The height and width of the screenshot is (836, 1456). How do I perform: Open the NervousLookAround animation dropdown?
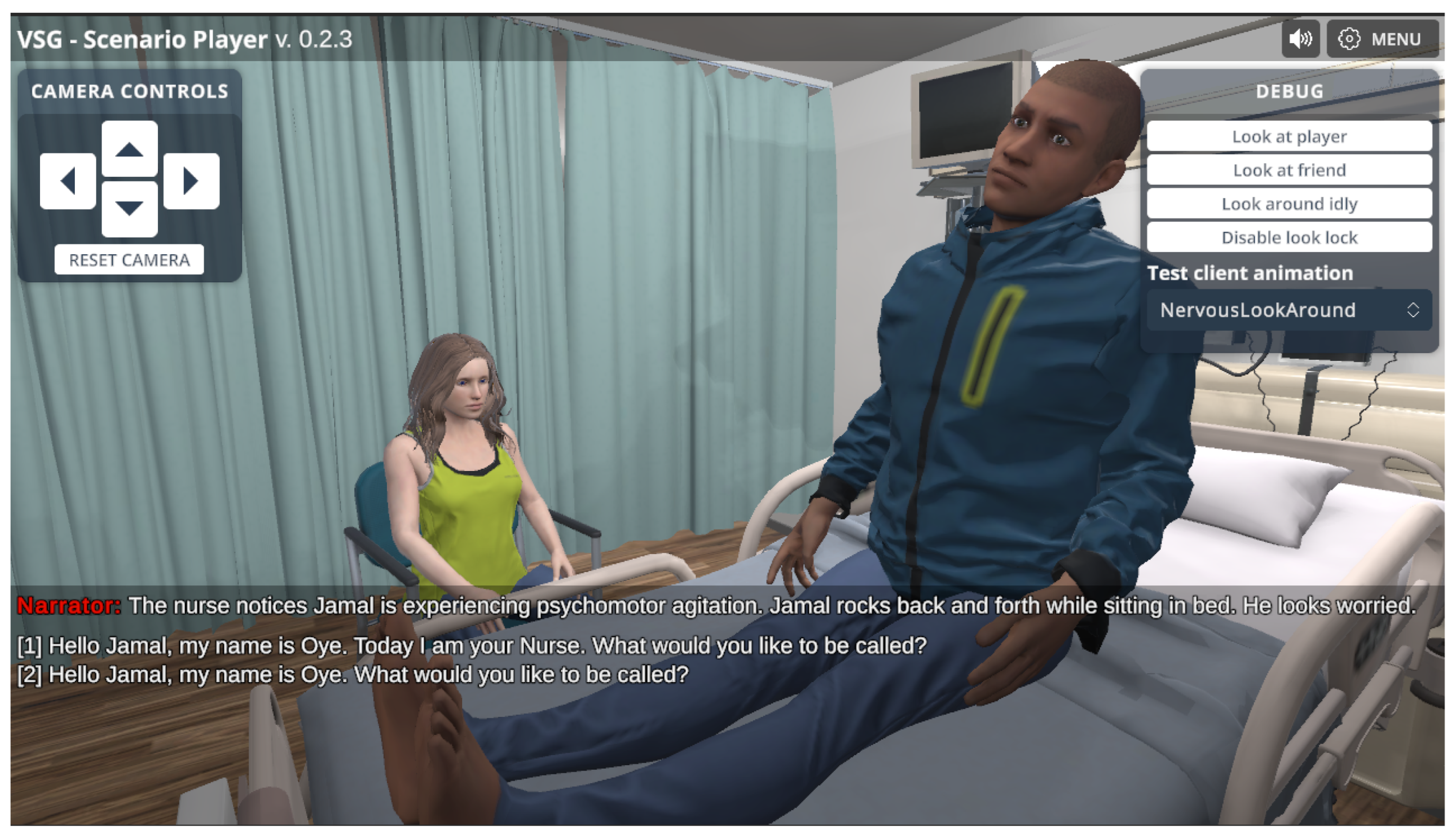coord(1288,310)
